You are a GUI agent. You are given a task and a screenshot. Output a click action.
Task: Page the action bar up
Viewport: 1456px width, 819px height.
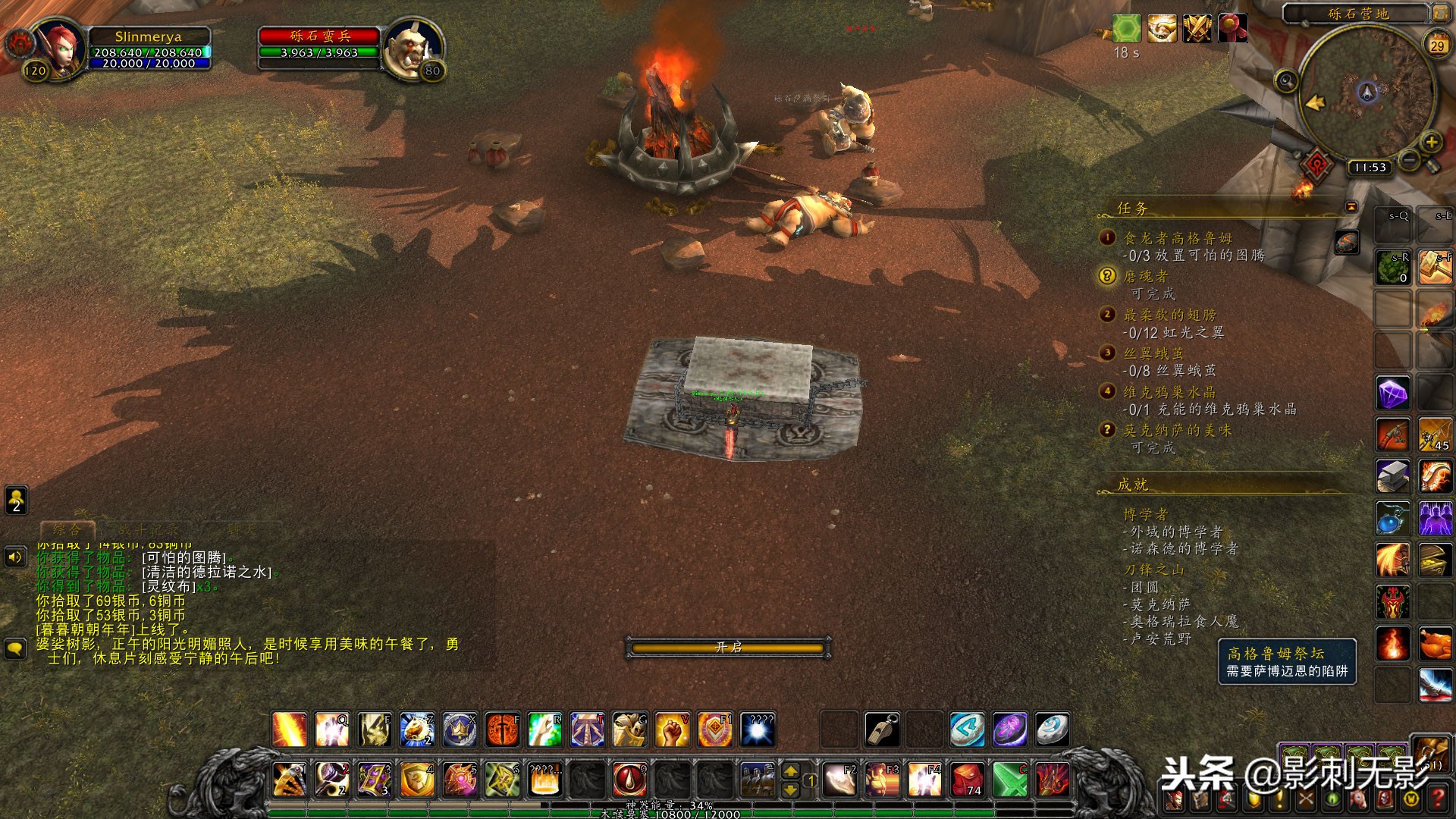(x=790, y=770)
